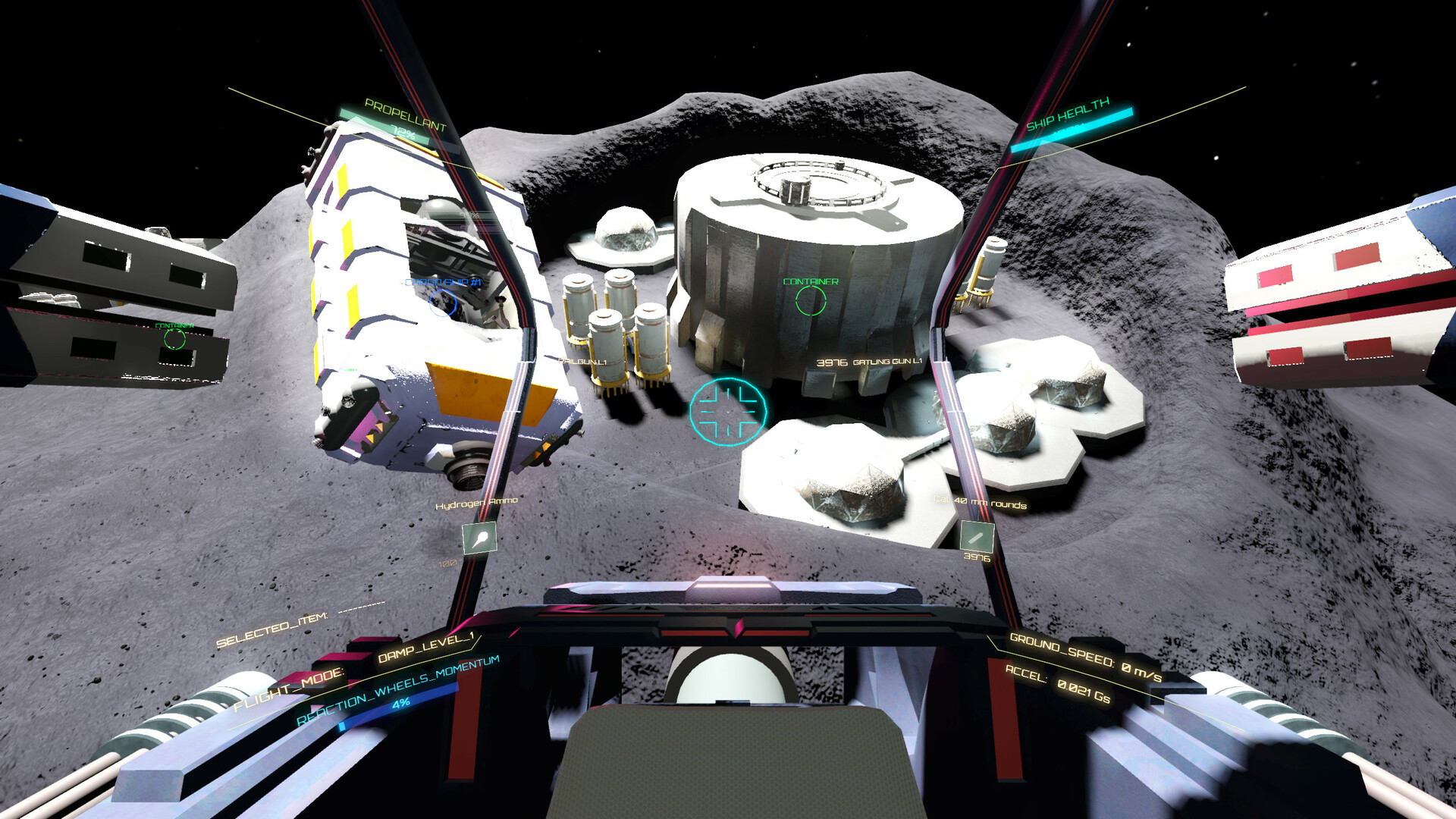Click the cyan targeting reticle crosshair
1456x819 pixels.
[x=728, y=413]
